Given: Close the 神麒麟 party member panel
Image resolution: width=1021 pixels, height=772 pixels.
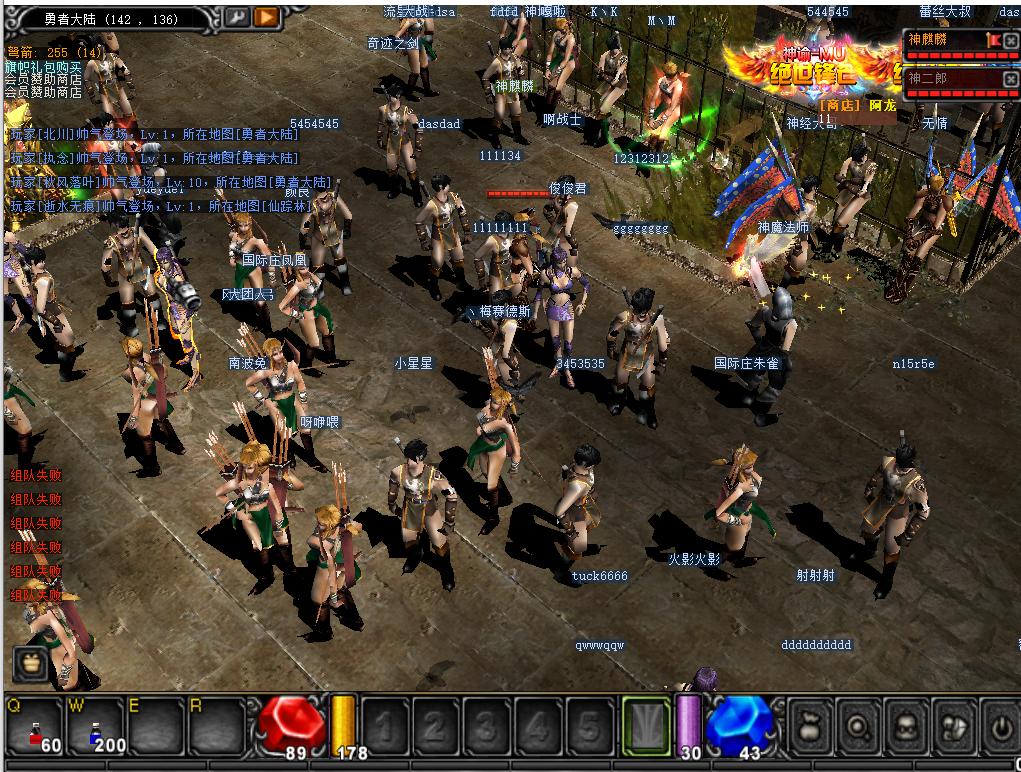Looking at the screenshot, I should coord(1010,40).
